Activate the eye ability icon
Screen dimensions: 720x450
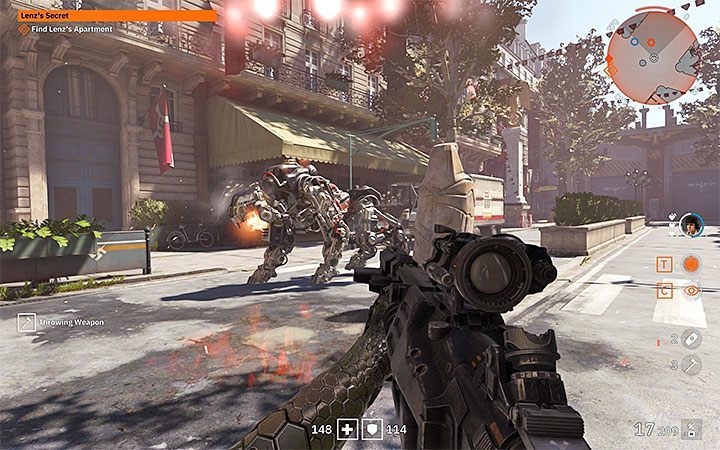pos(691,291)
